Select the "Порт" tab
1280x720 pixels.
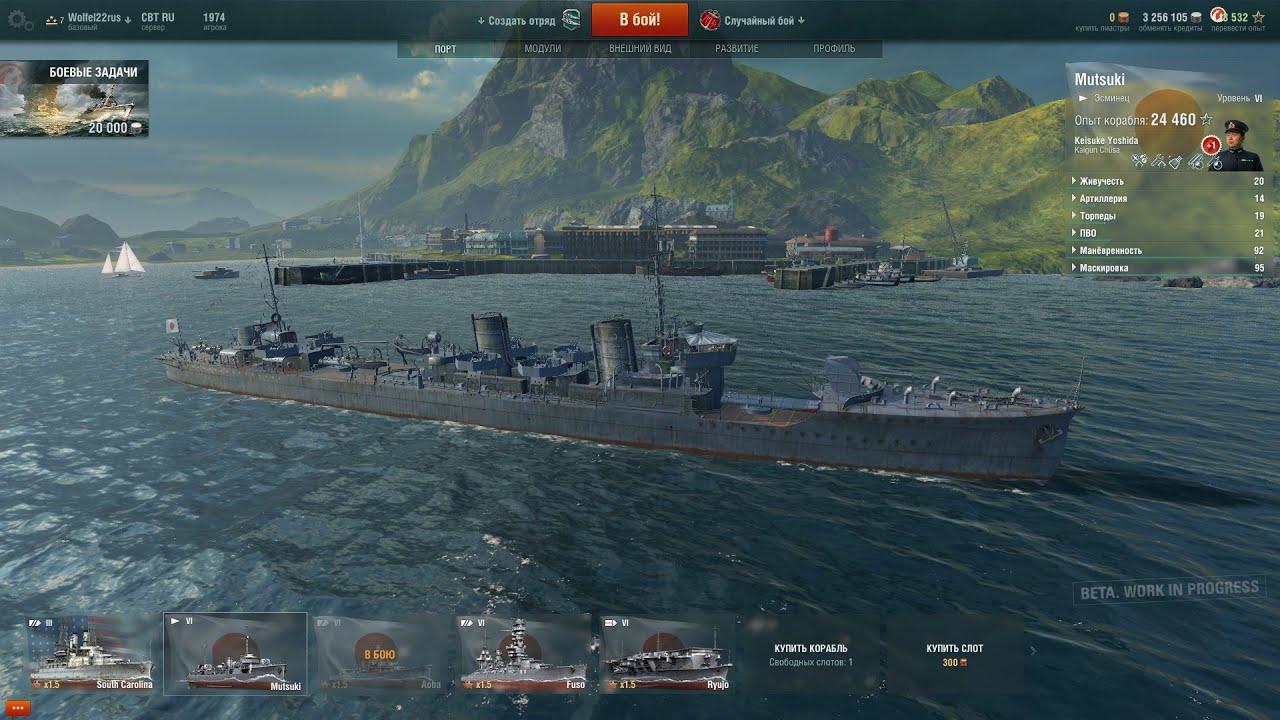click(x=446, y=49)
